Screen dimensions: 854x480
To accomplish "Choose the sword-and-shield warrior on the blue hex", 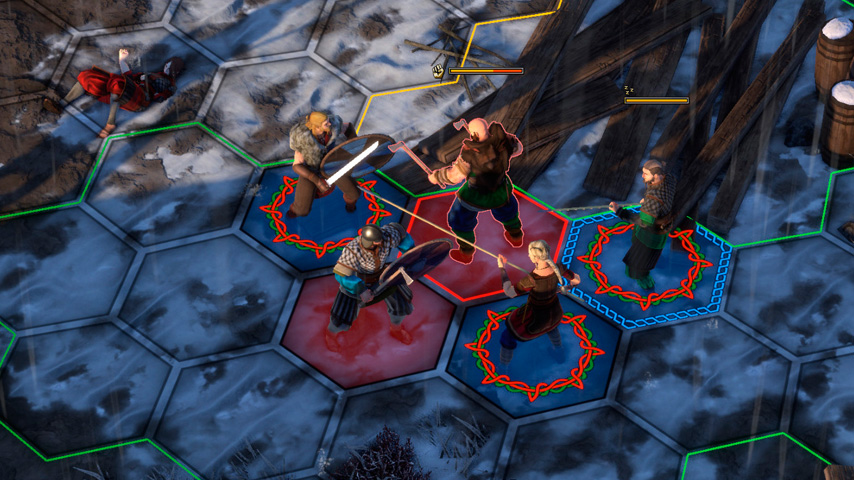I will click(318, 165).
